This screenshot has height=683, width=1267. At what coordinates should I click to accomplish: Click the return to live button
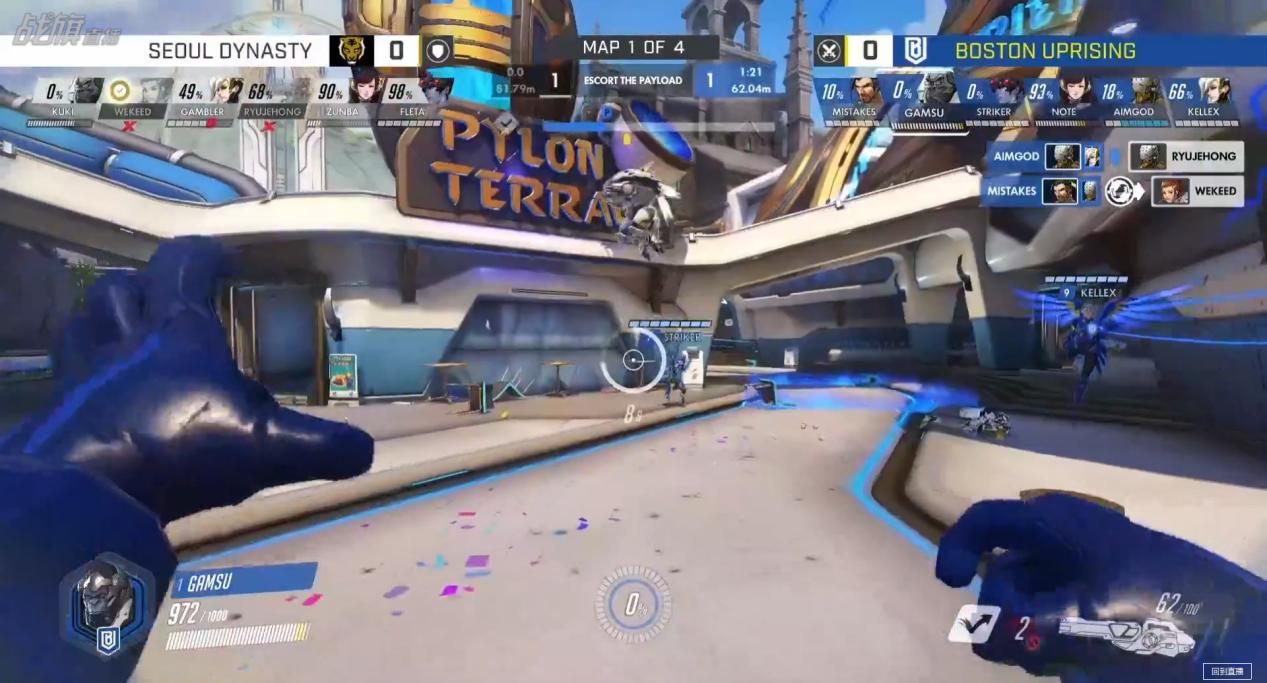tap(1226, 671)
